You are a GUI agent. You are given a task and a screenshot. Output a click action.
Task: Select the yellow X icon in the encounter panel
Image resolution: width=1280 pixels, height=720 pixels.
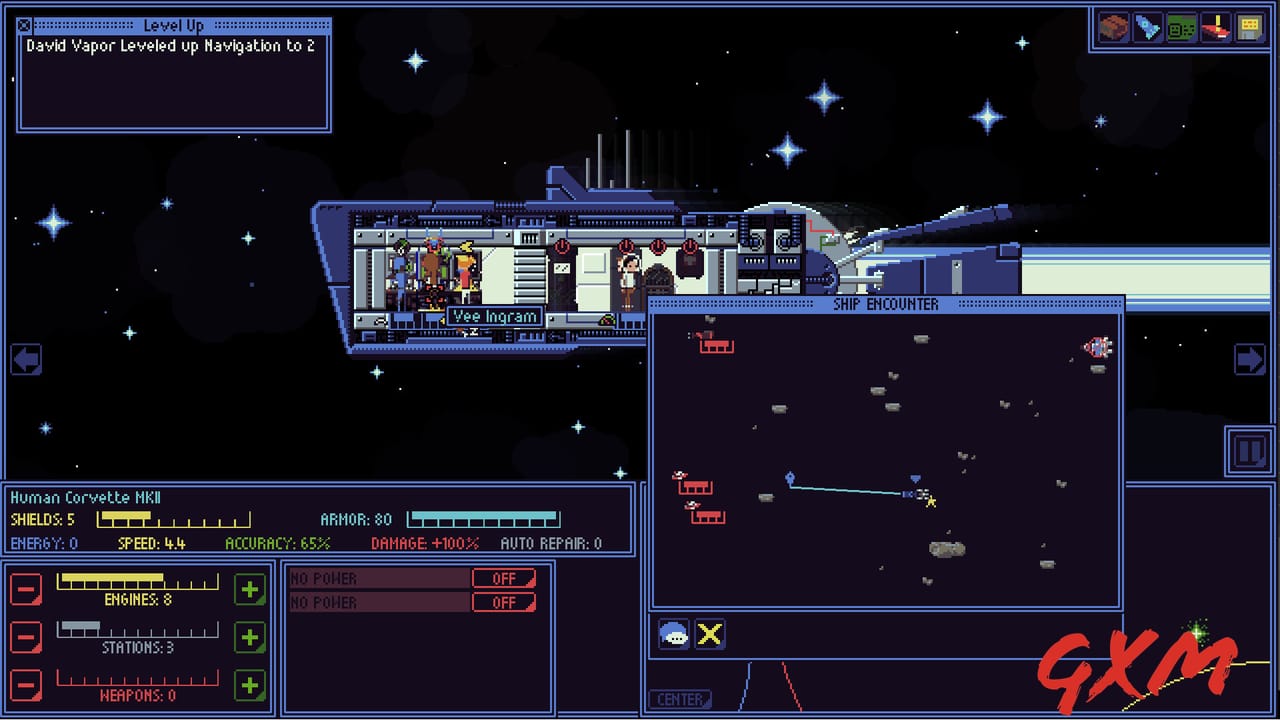(x=710, y=633)
